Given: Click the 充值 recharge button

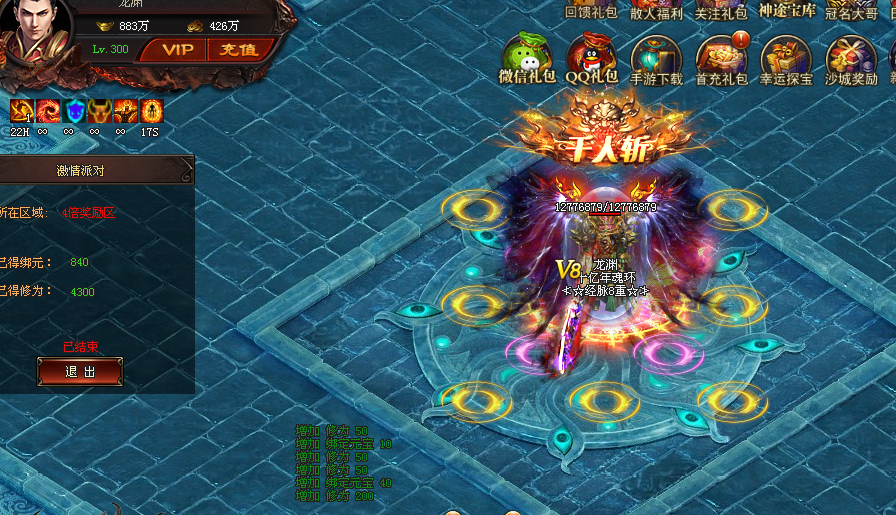Looking at the screenshot, I should (x=238, y=50).
